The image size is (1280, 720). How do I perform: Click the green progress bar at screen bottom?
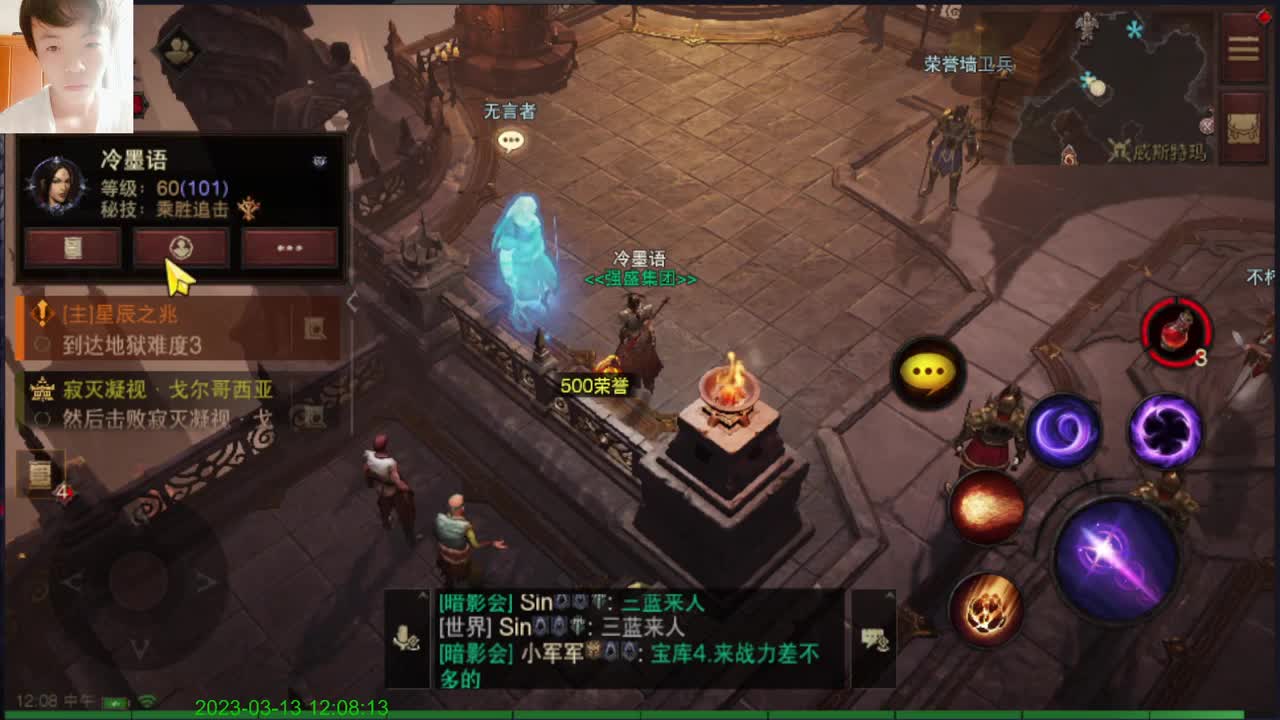click(x=640, y=714)
